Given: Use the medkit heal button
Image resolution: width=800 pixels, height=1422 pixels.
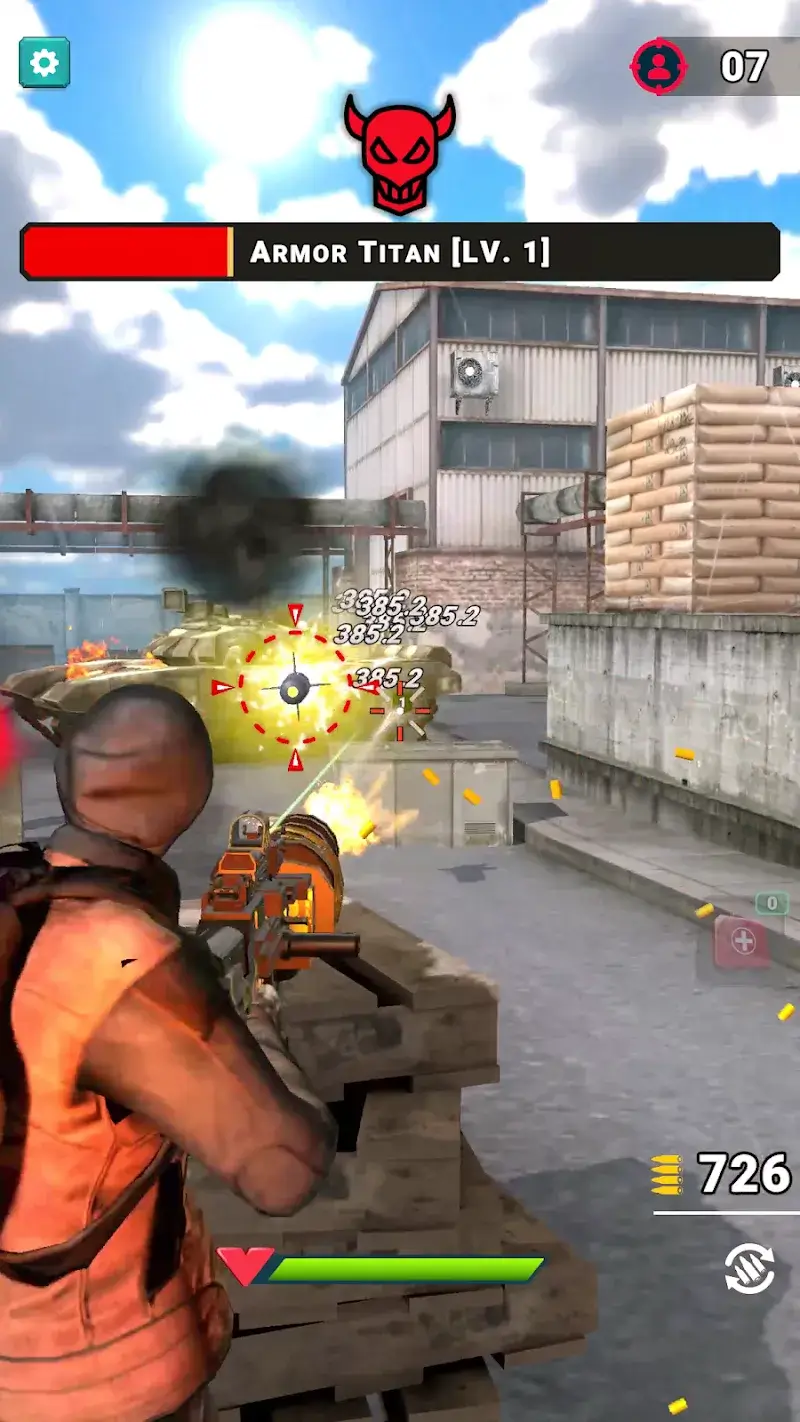Looking at the screenshot, I should pos(742,942).
